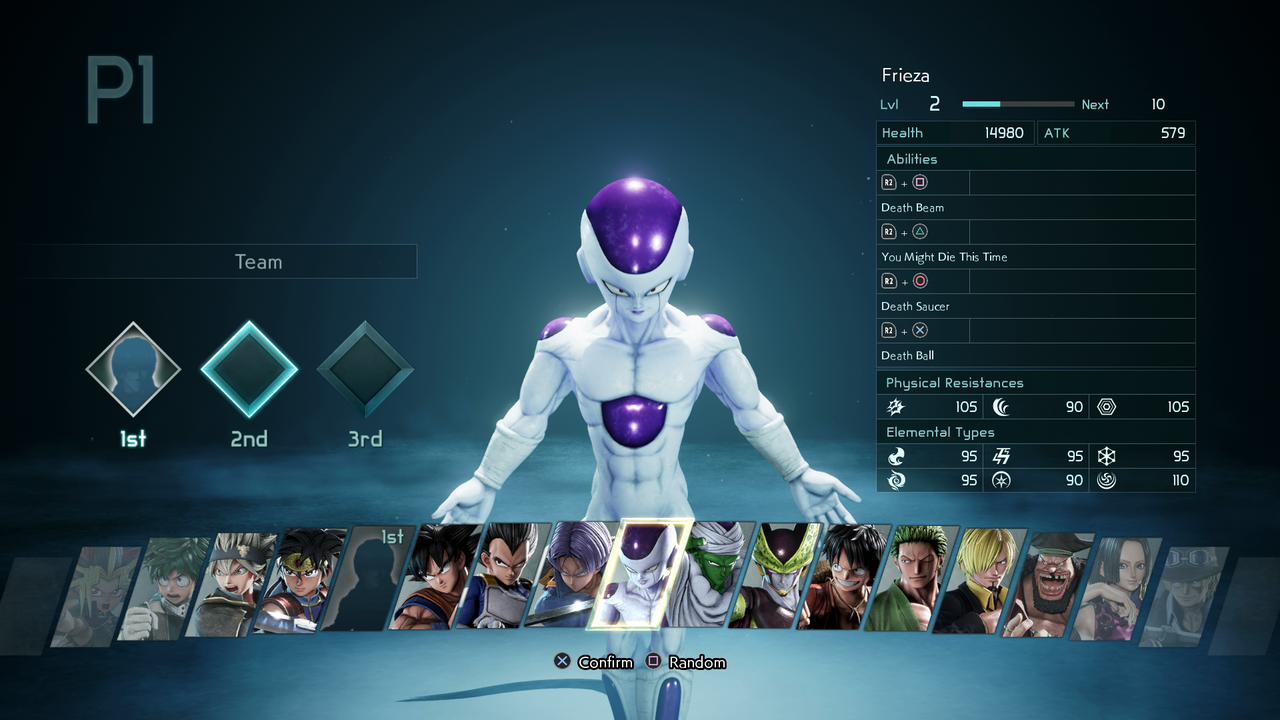Choose the highlighted 2nd team slot
1280x720 pixels.
pyautogui.click(x=249, y=370)
